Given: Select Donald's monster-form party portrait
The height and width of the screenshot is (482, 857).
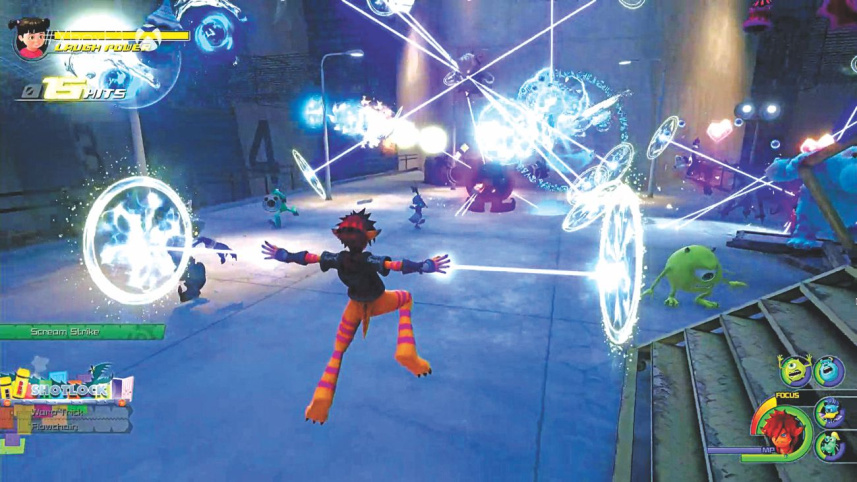Looking at the screenshot, I should coord(829,413).
